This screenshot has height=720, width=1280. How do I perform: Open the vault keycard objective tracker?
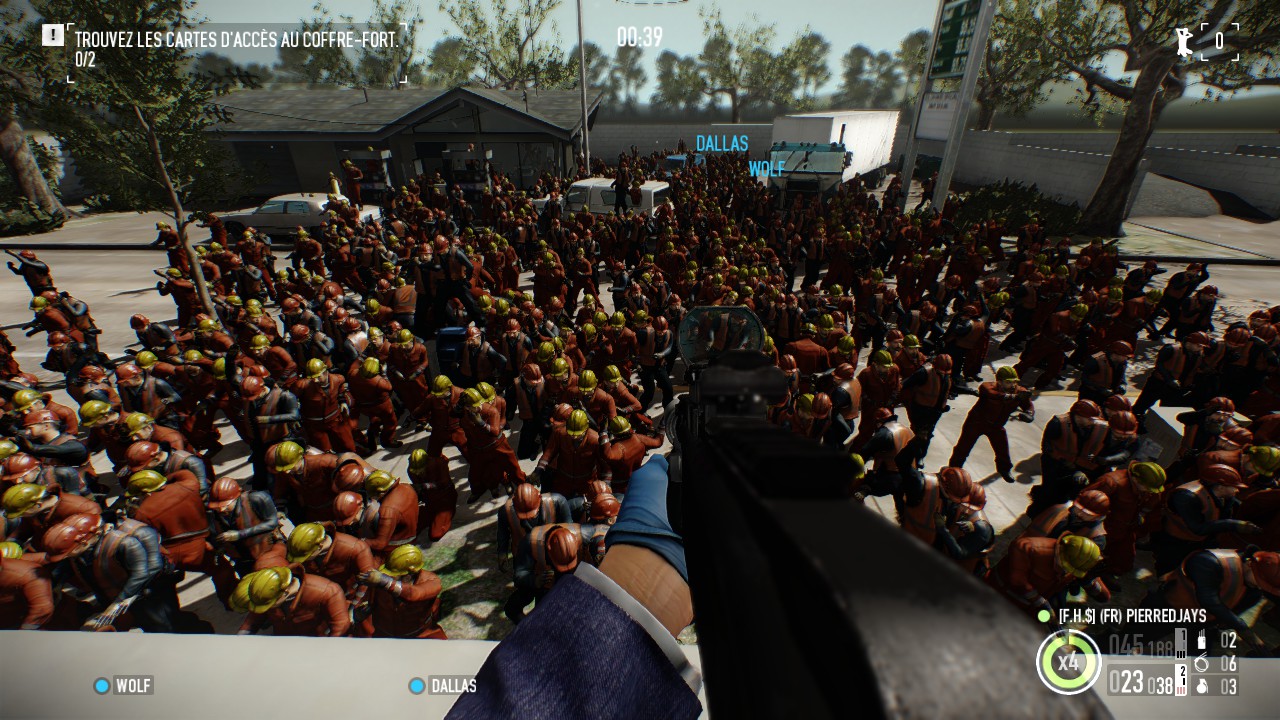pyautogui.click(x=236, y=40)
